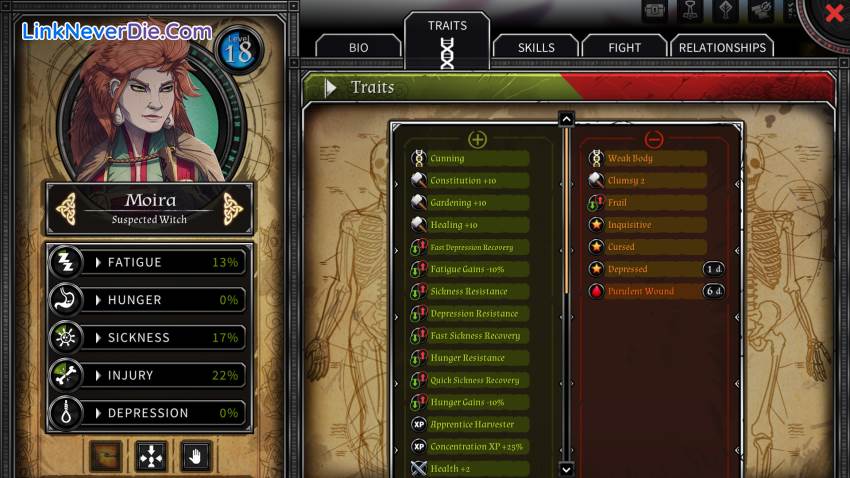
Task: Click the hand icon button
Action: coord(196,456)
